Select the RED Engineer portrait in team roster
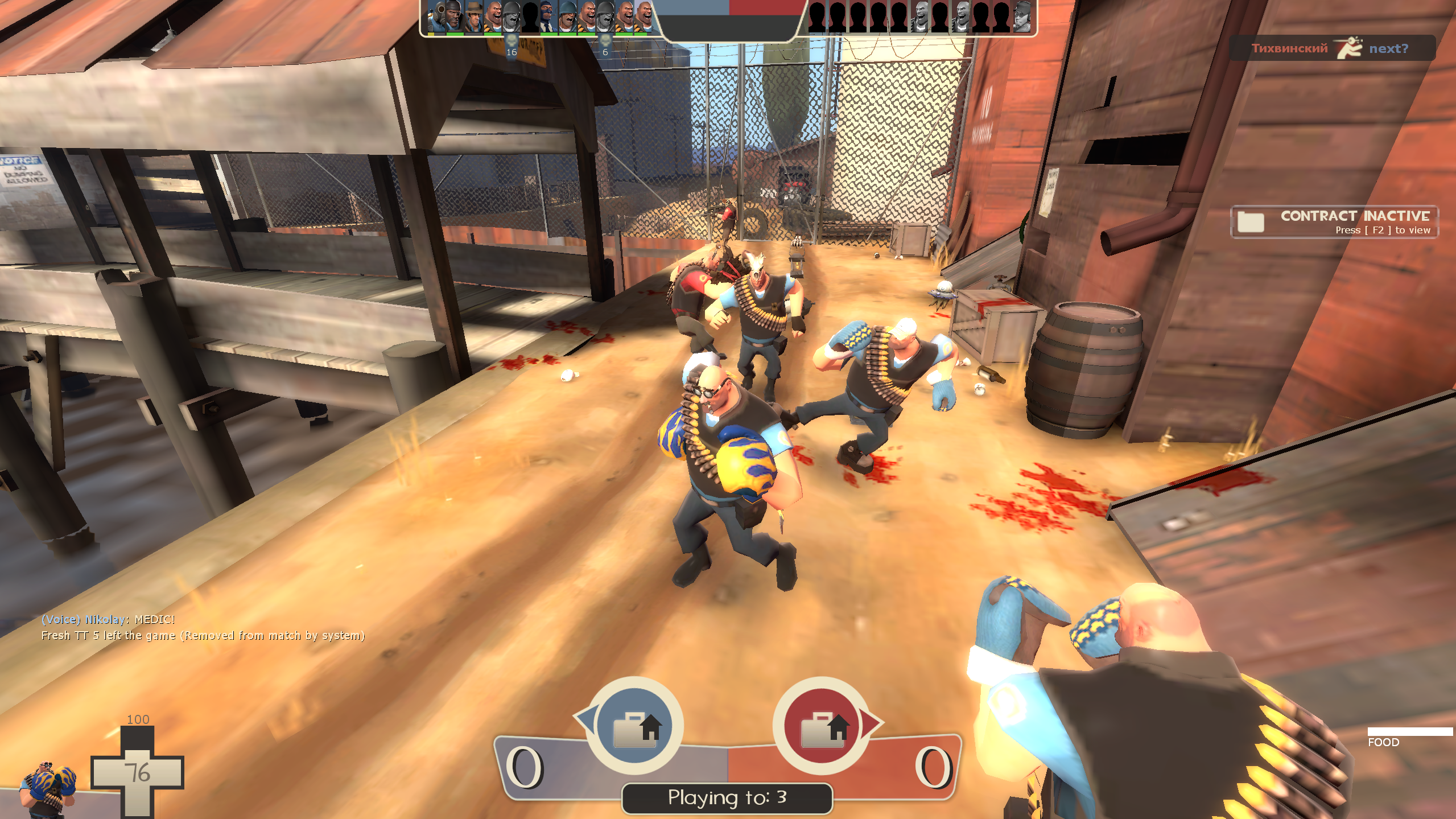 pos(1021,17)
